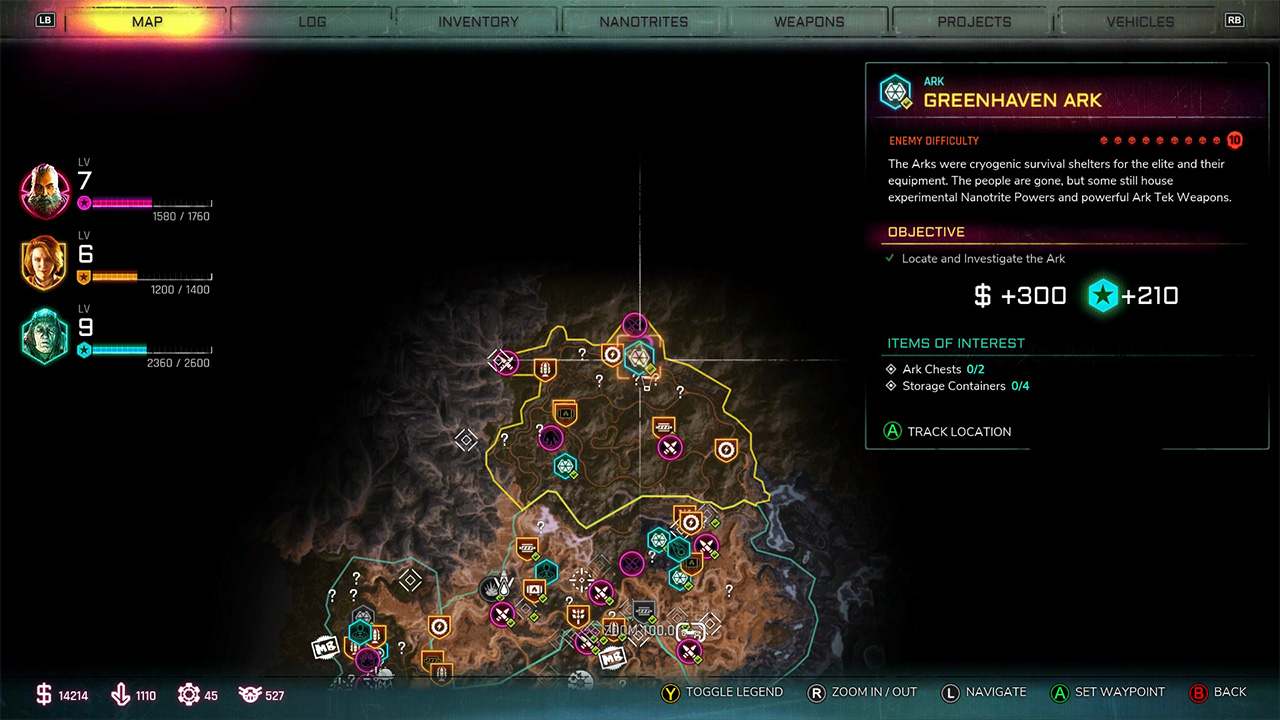The width and height of the screenshot is (1280, 720).
Task: Select the Map tab
Action: (147, 21)
